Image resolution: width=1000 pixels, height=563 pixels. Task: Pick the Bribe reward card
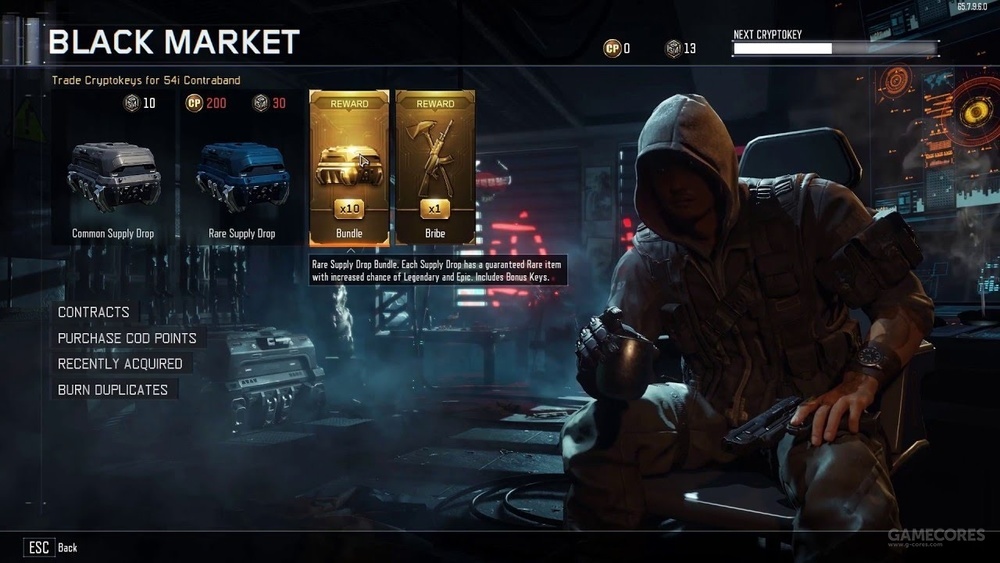pos(435,167)
